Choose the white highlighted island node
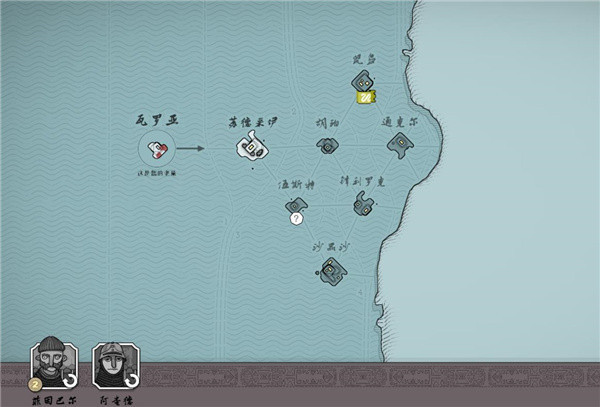Image resolution: width=600 pixels, height=407 pixels. tap(251, 148)
